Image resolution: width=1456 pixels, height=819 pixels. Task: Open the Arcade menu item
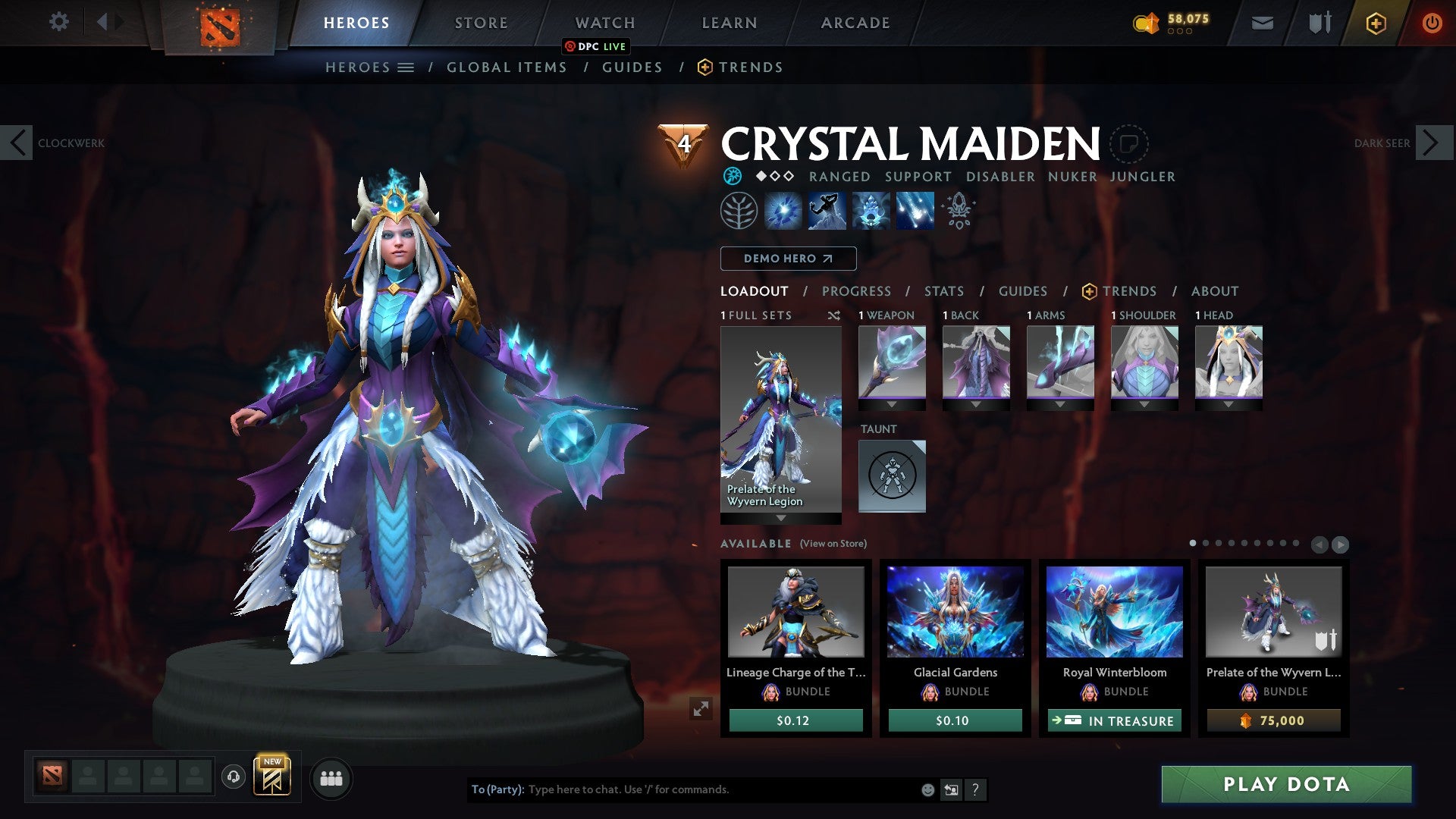[855, 23]
